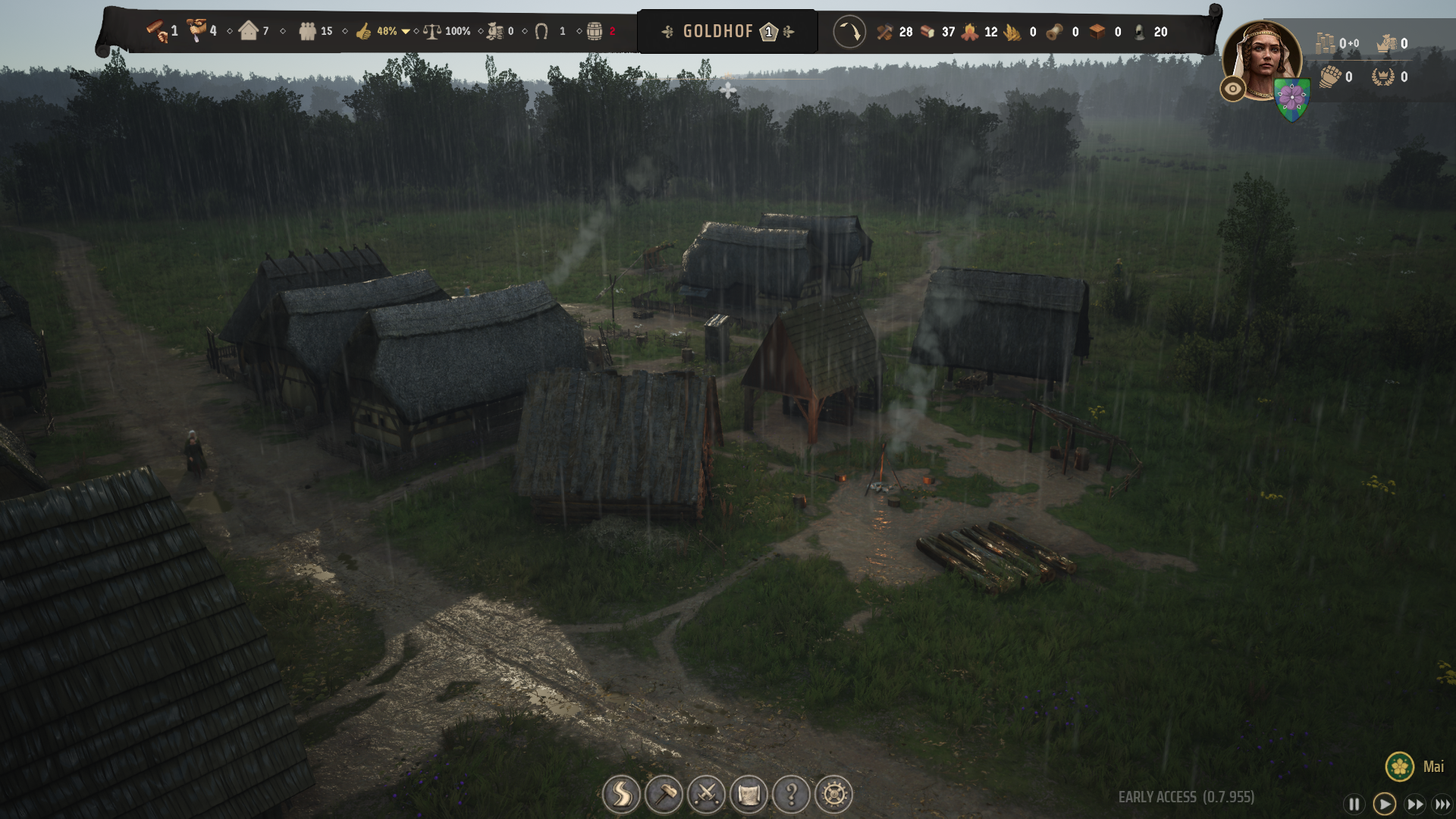Image resolution: width=1456 pixels, height=819 pixels.
Task: Open the question mark help menu
Action: [x=791, y=795]
